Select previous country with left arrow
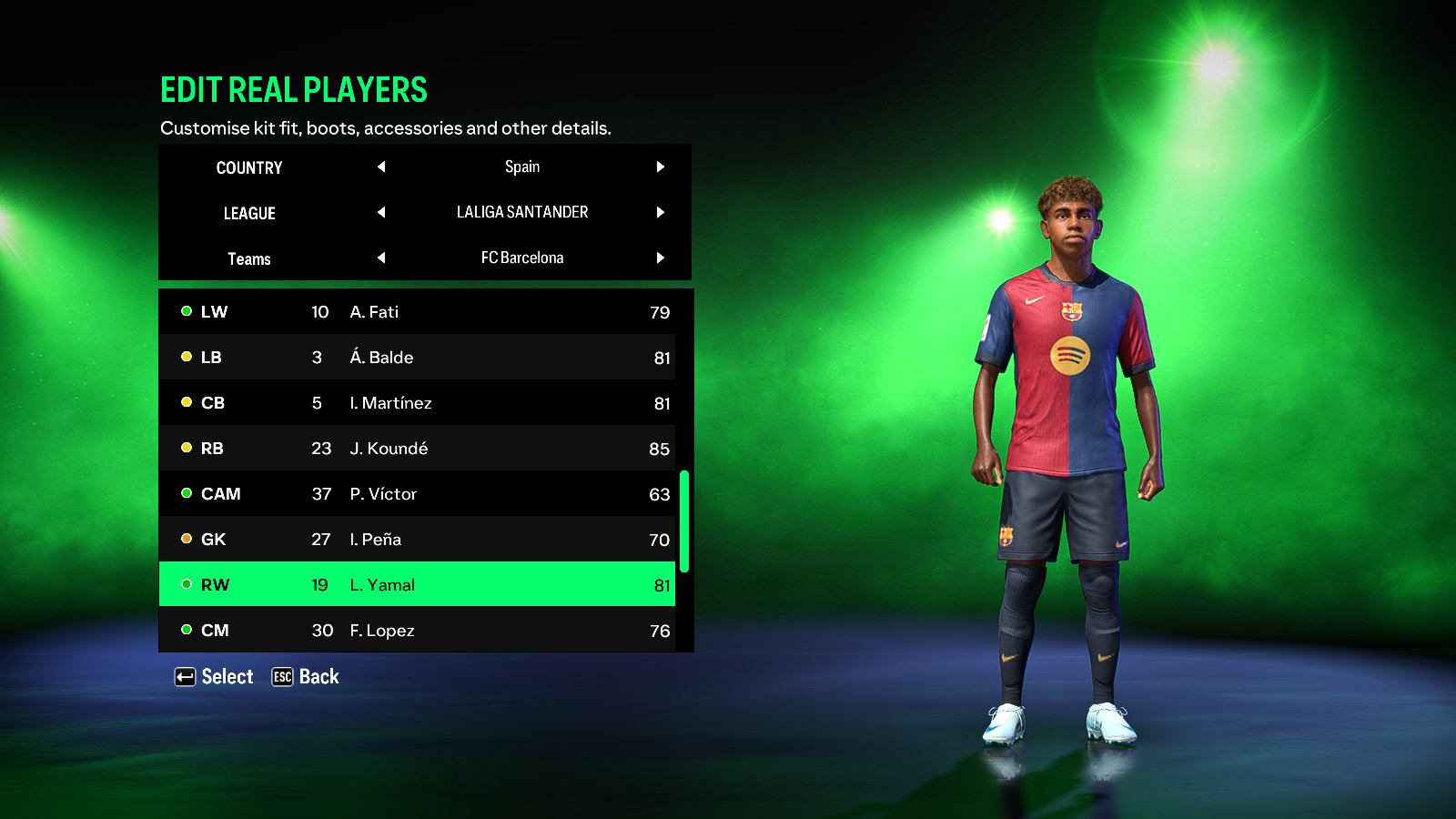1456x819 pixels. 381,167
